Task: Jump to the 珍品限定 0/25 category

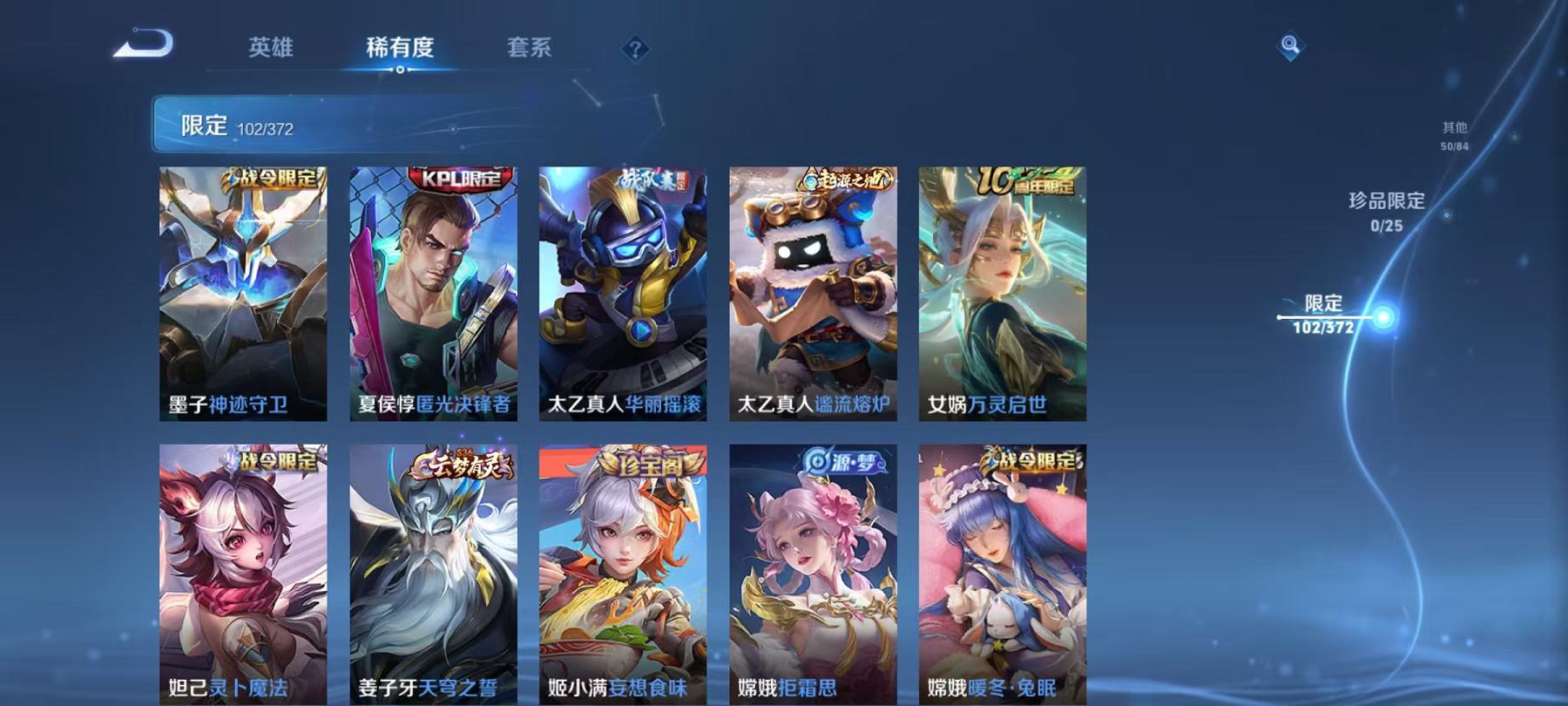Action: pos(1387,212)
